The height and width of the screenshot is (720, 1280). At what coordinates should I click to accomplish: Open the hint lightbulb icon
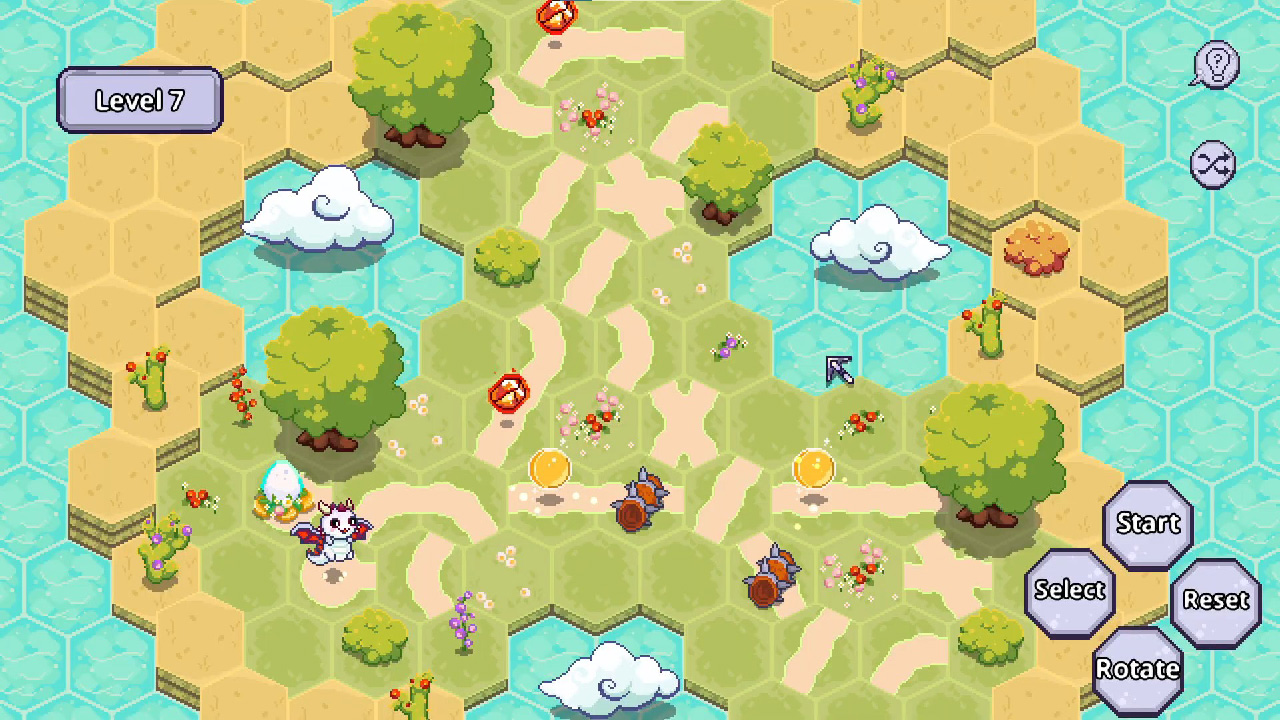coord(1214,65)
